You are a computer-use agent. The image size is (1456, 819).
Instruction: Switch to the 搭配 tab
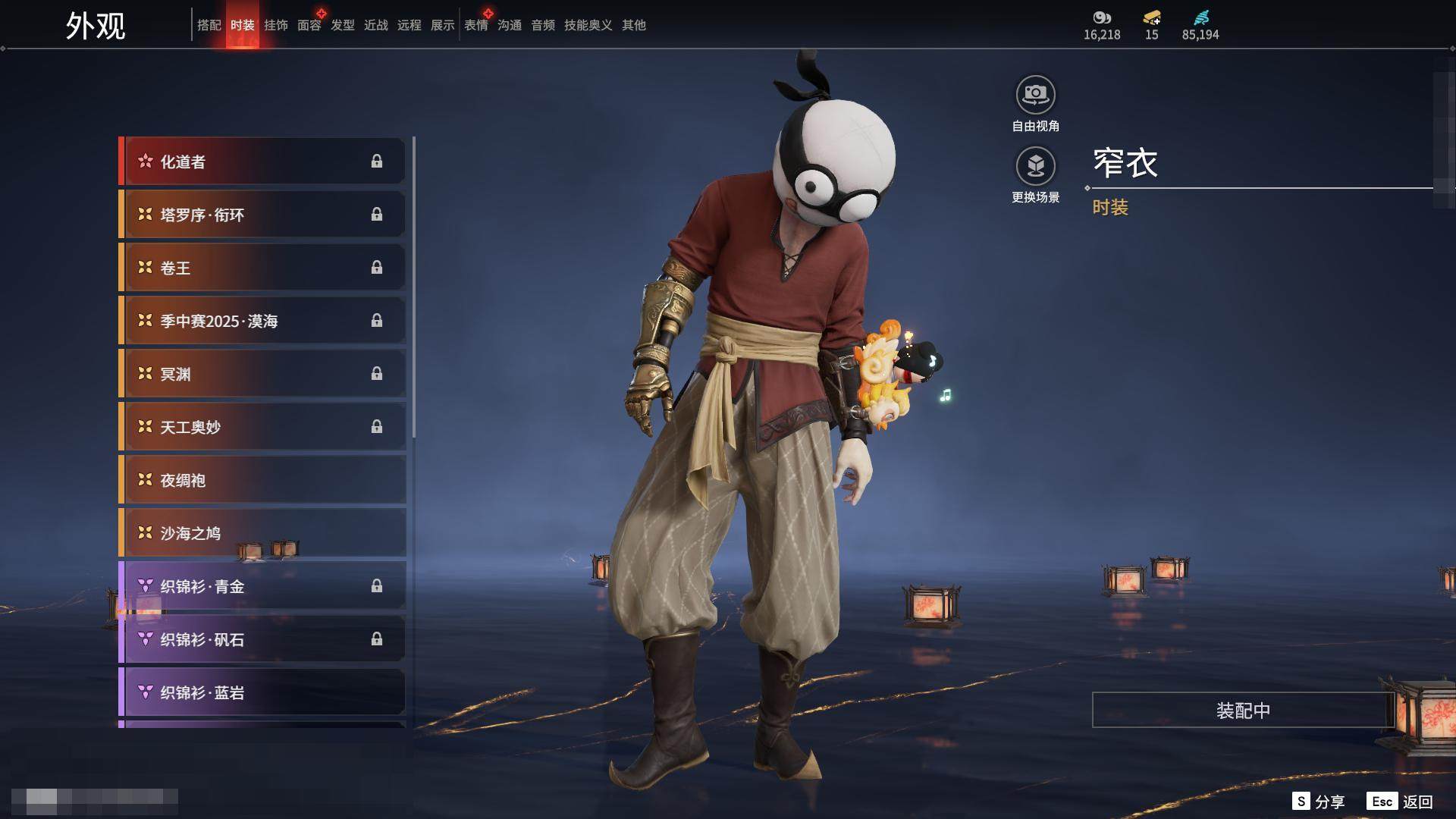coord(209,25)
